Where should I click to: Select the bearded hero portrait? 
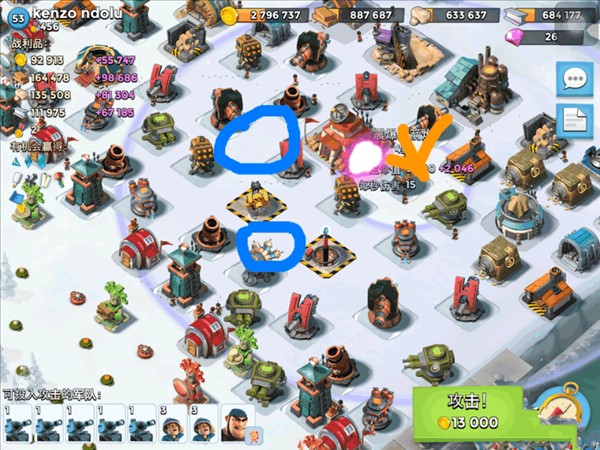coord(233,424)
